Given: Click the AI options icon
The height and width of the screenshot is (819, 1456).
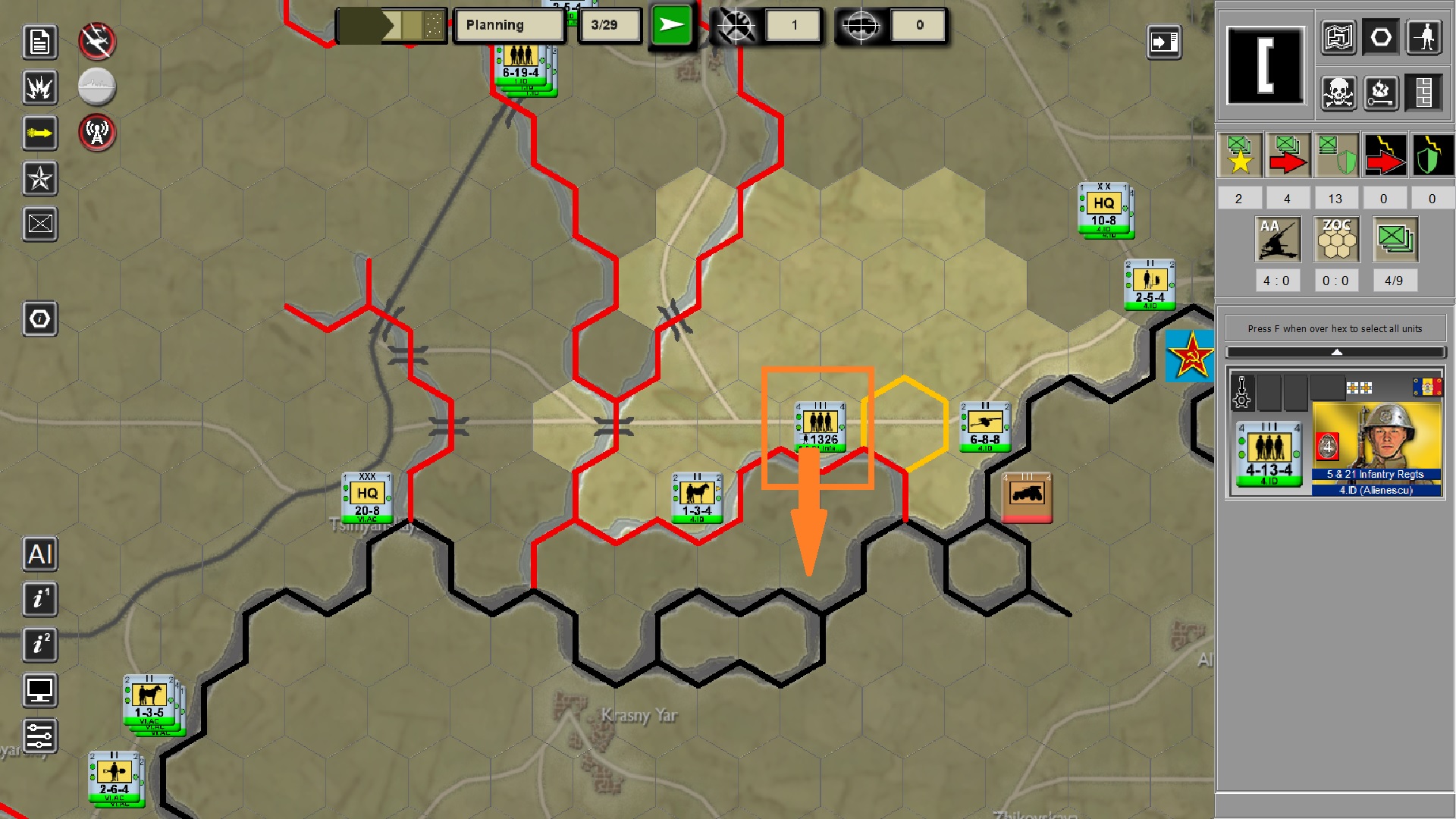Looking at the screenshot, I should pyautogui.click(x=39, y=555).
